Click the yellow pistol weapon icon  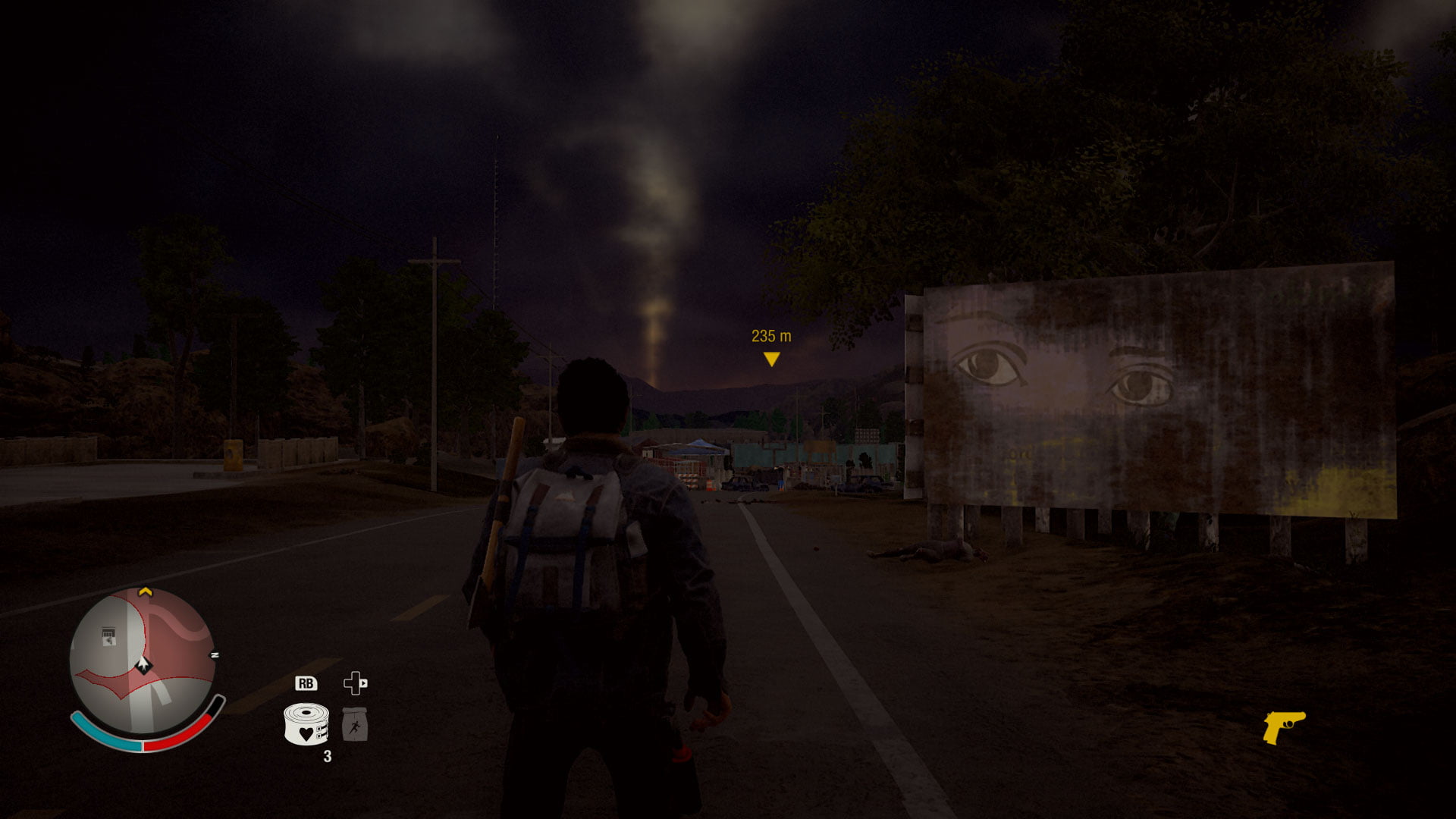coord(1283,726)
